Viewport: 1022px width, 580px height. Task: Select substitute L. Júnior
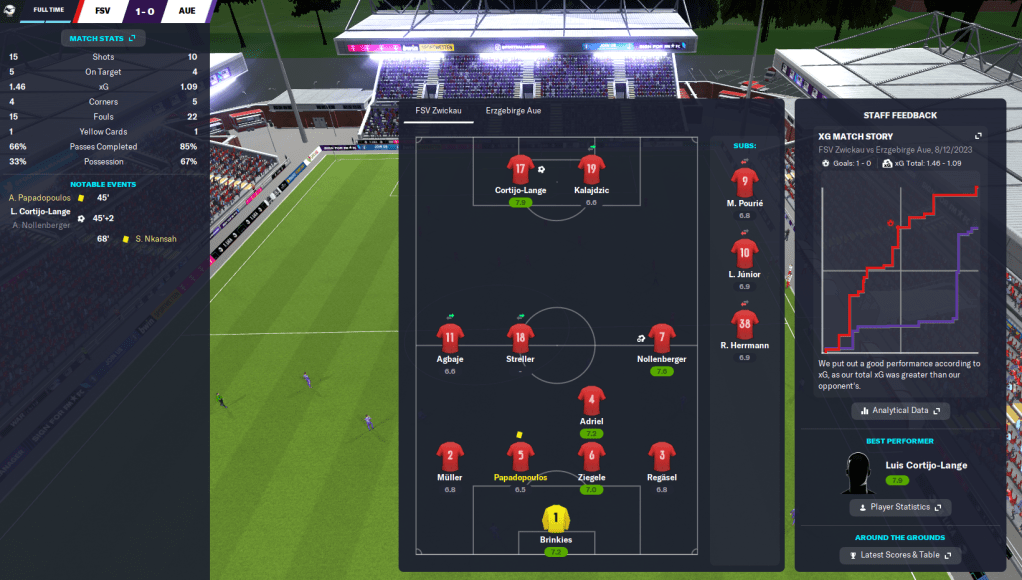pos(745,253)
